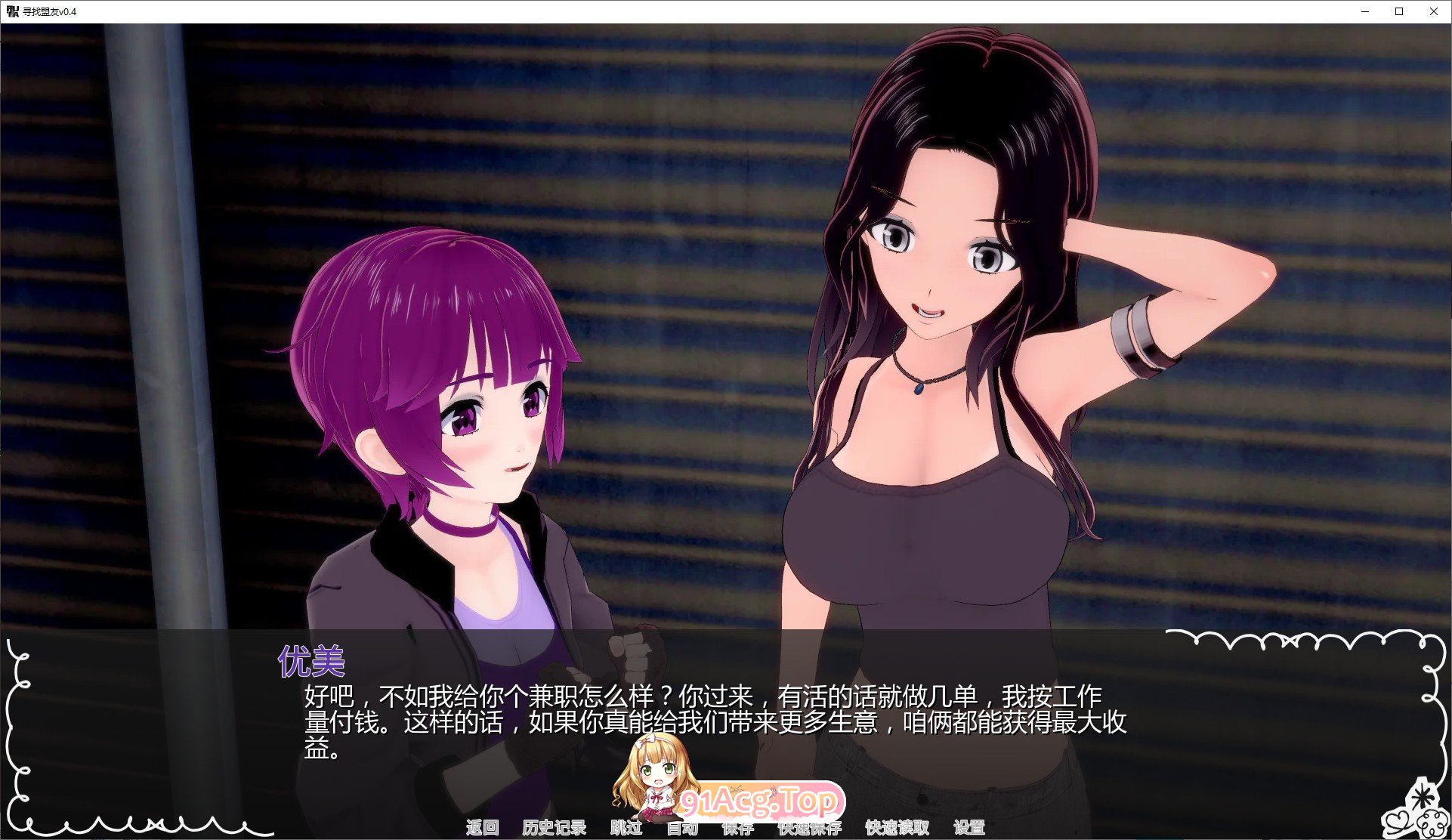Viewport: 1452px width, 840px height.
Task: Activate 自动 to auto-advance dialogue
Action: 682,828
